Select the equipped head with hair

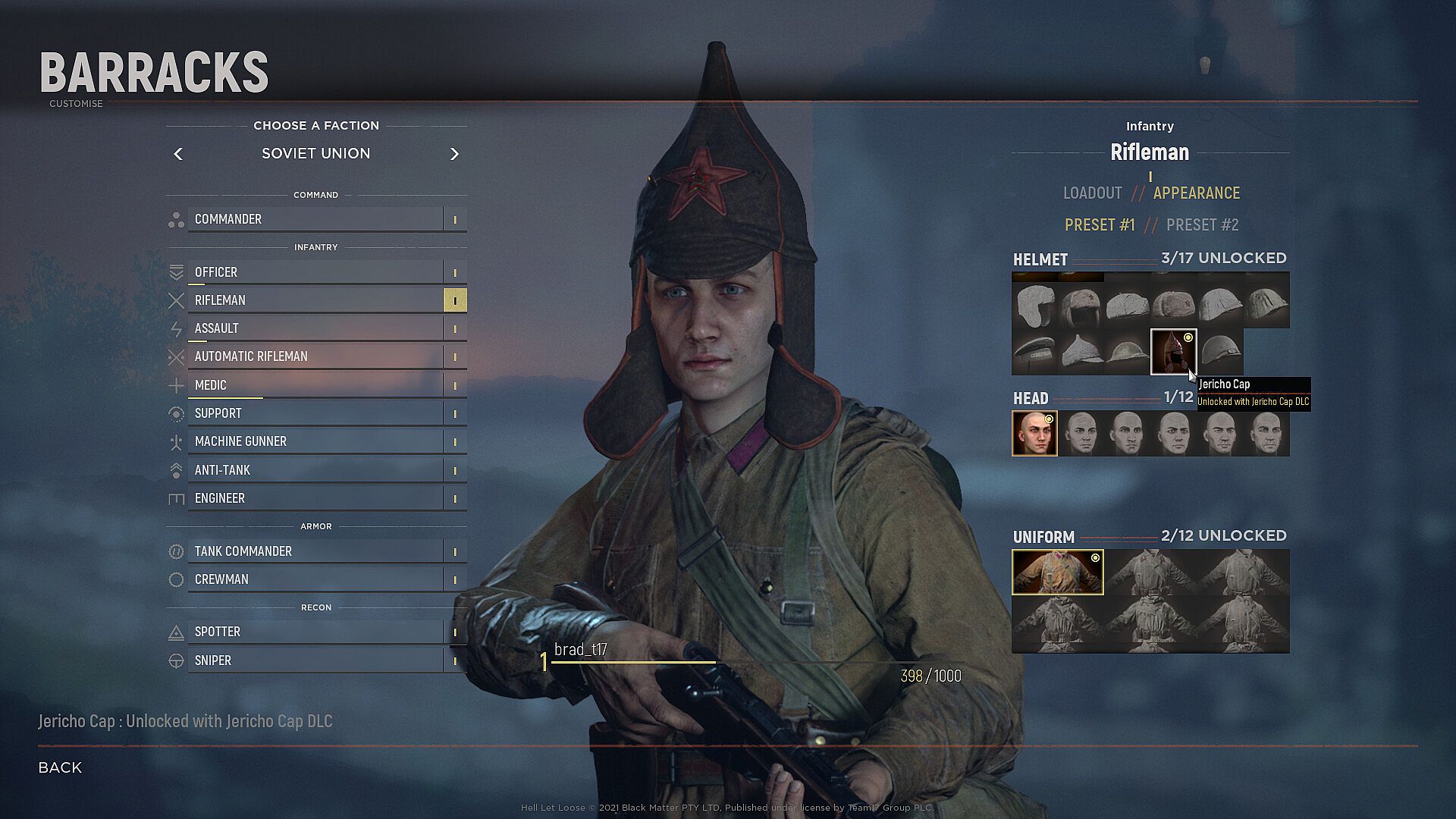(x=1034, y=434)
